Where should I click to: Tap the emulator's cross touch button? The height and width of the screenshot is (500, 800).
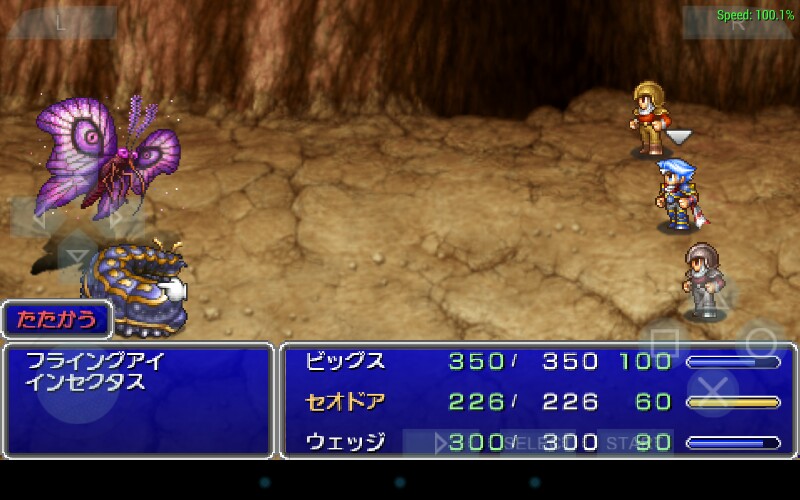pos(714,387)
